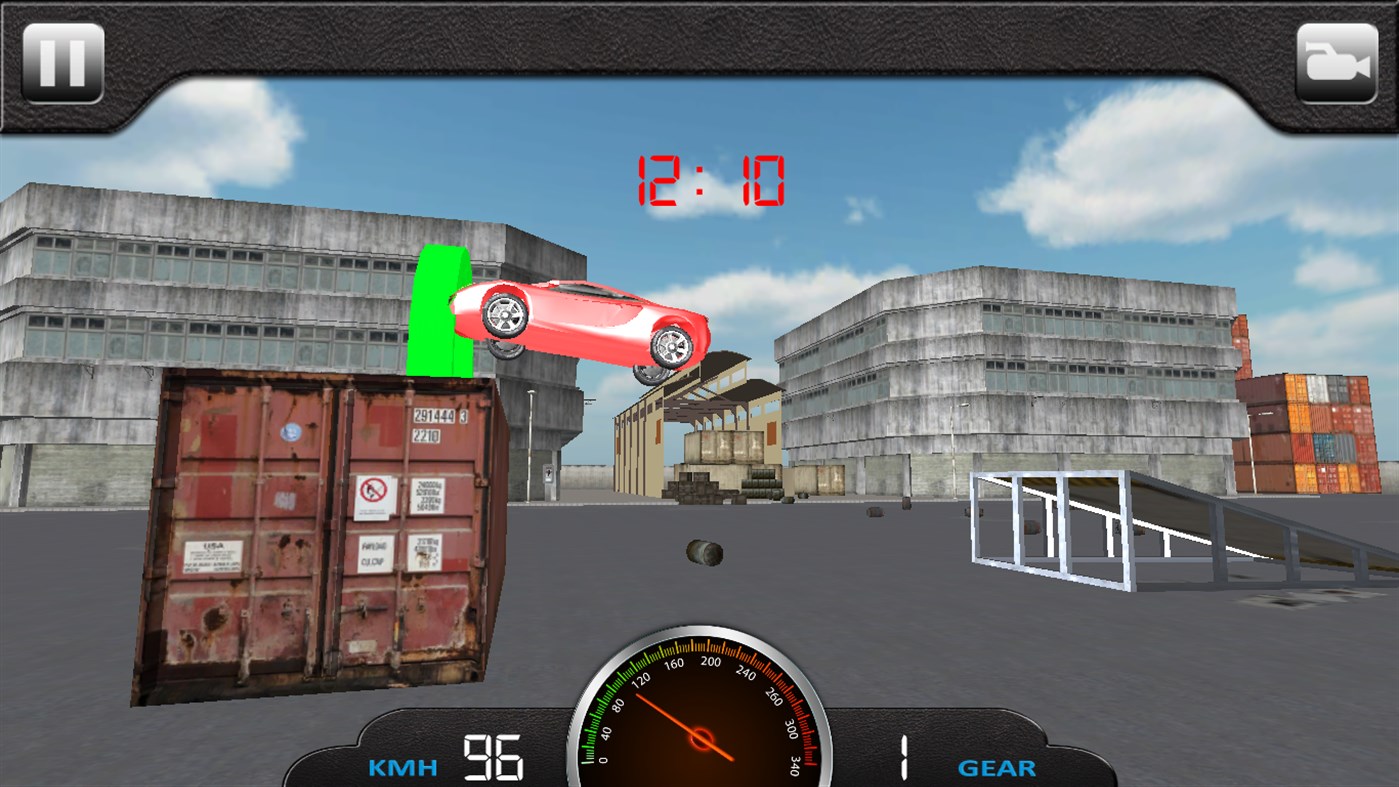
Task: Click the barrel on the ground
Action: (703, 551)
